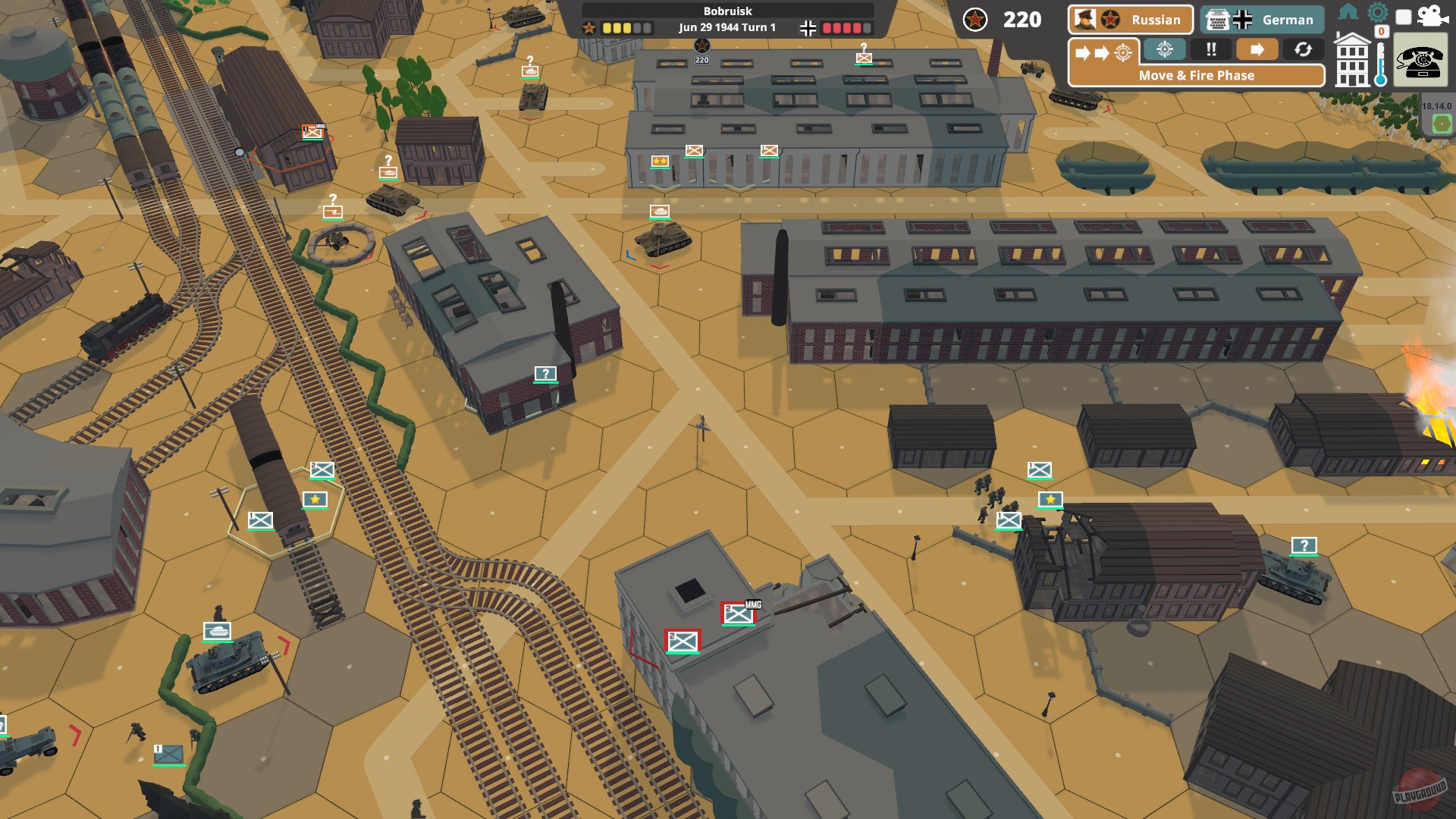Toggle the checkbox beside the camera icon
Image resolution: width=1456 pixels, height=819 pixels.
[x=1404, y=18]
